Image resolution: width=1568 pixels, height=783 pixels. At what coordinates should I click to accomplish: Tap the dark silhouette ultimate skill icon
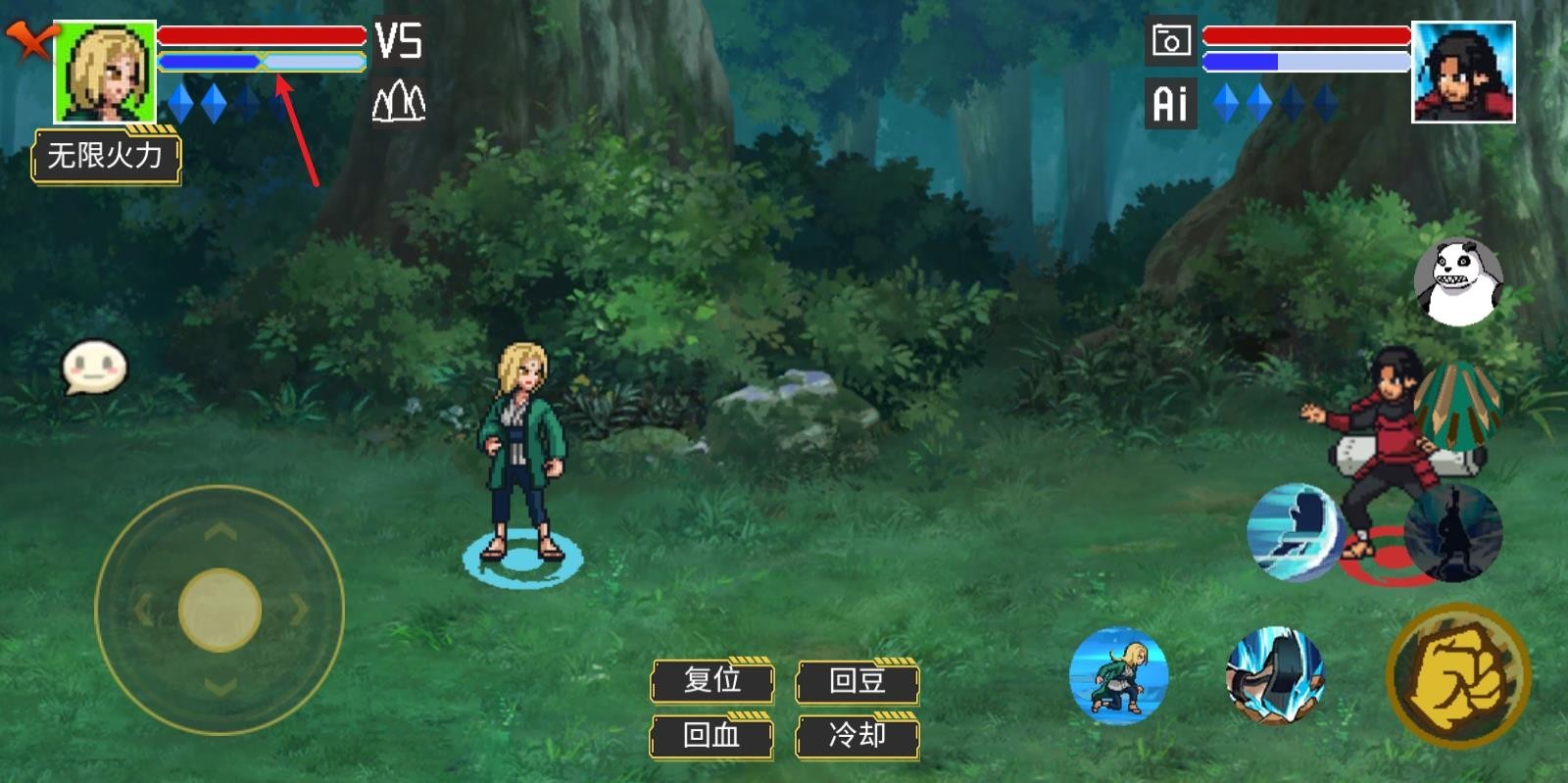point(1454,534)
